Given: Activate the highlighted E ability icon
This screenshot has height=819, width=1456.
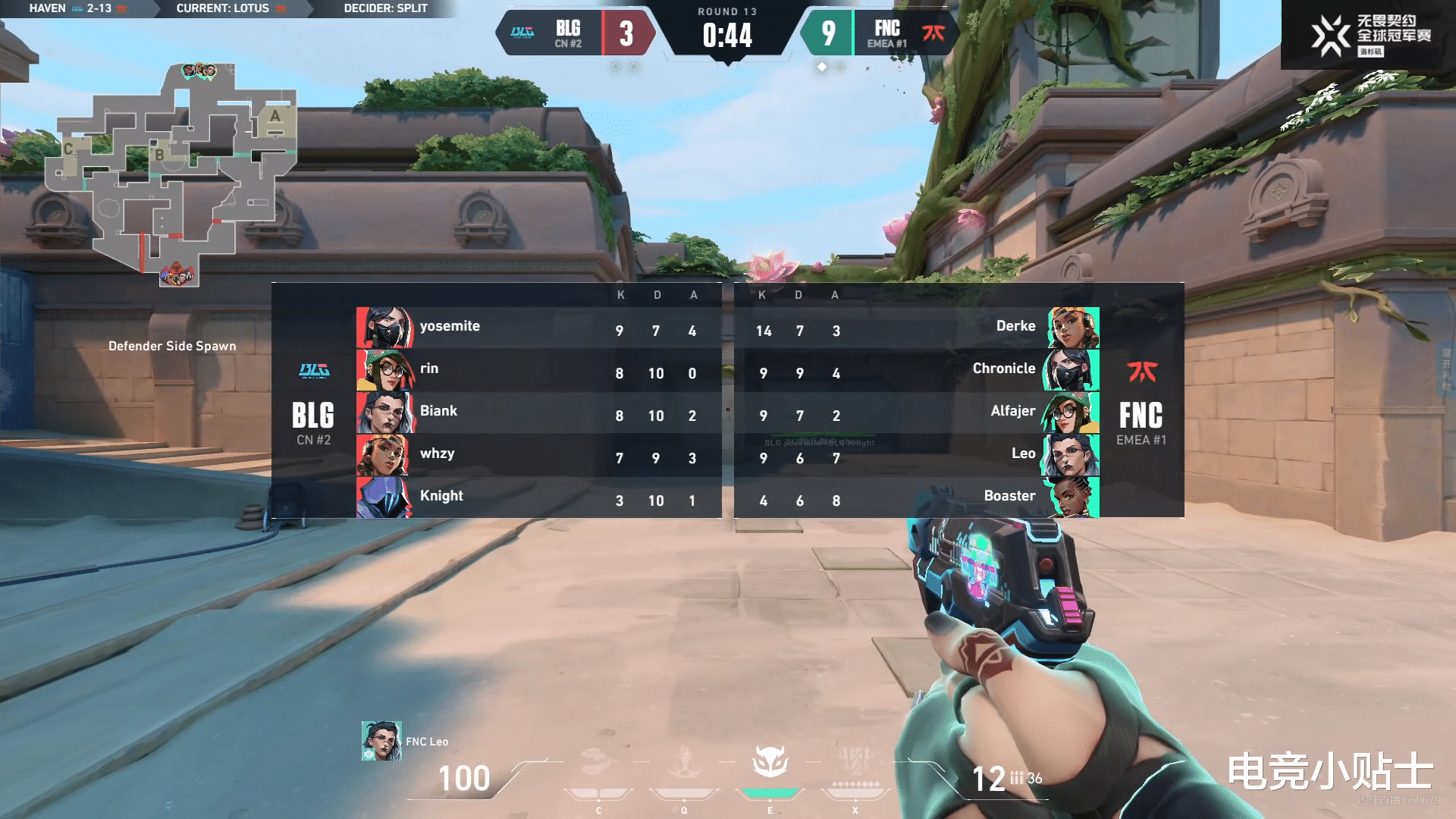Looking at the screenshot, I should click(x=770, y=763).
